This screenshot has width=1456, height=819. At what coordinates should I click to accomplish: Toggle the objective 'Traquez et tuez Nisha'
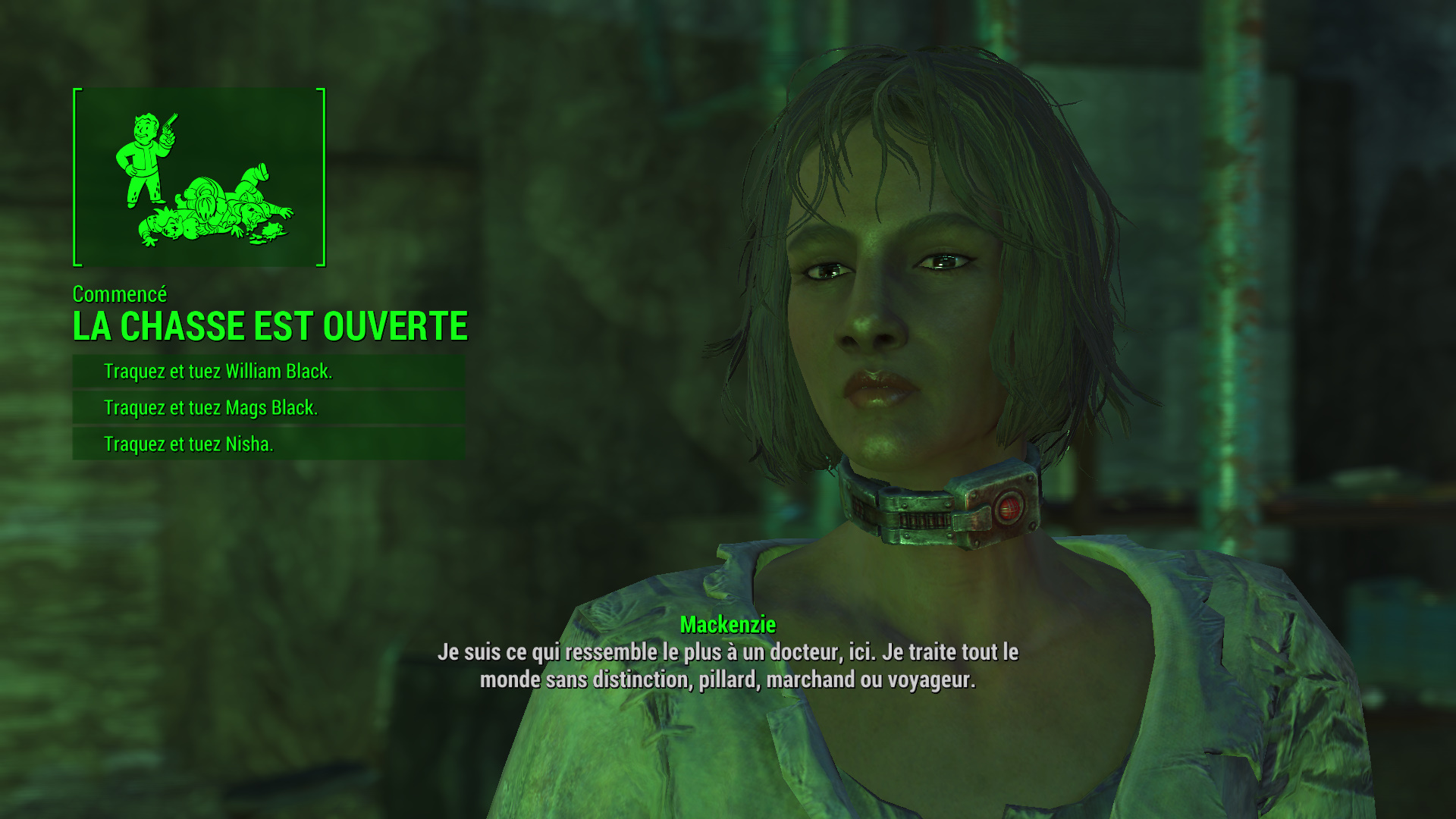pos(190,444)
